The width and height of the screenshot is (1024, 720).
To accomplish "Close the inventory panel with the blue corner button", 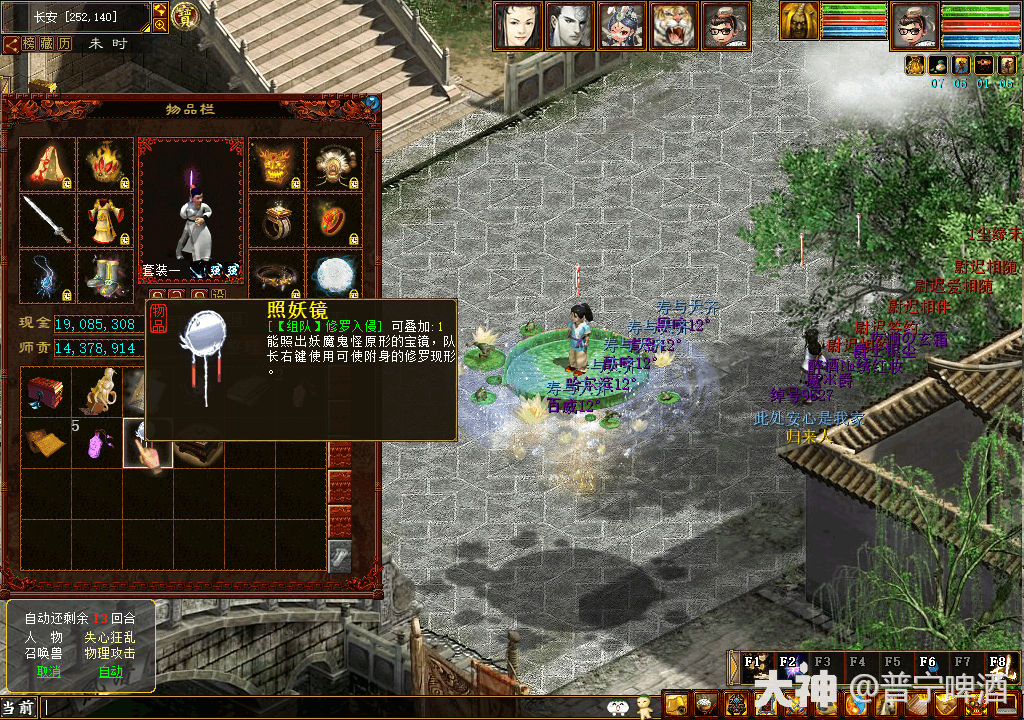I will (372, 102).
